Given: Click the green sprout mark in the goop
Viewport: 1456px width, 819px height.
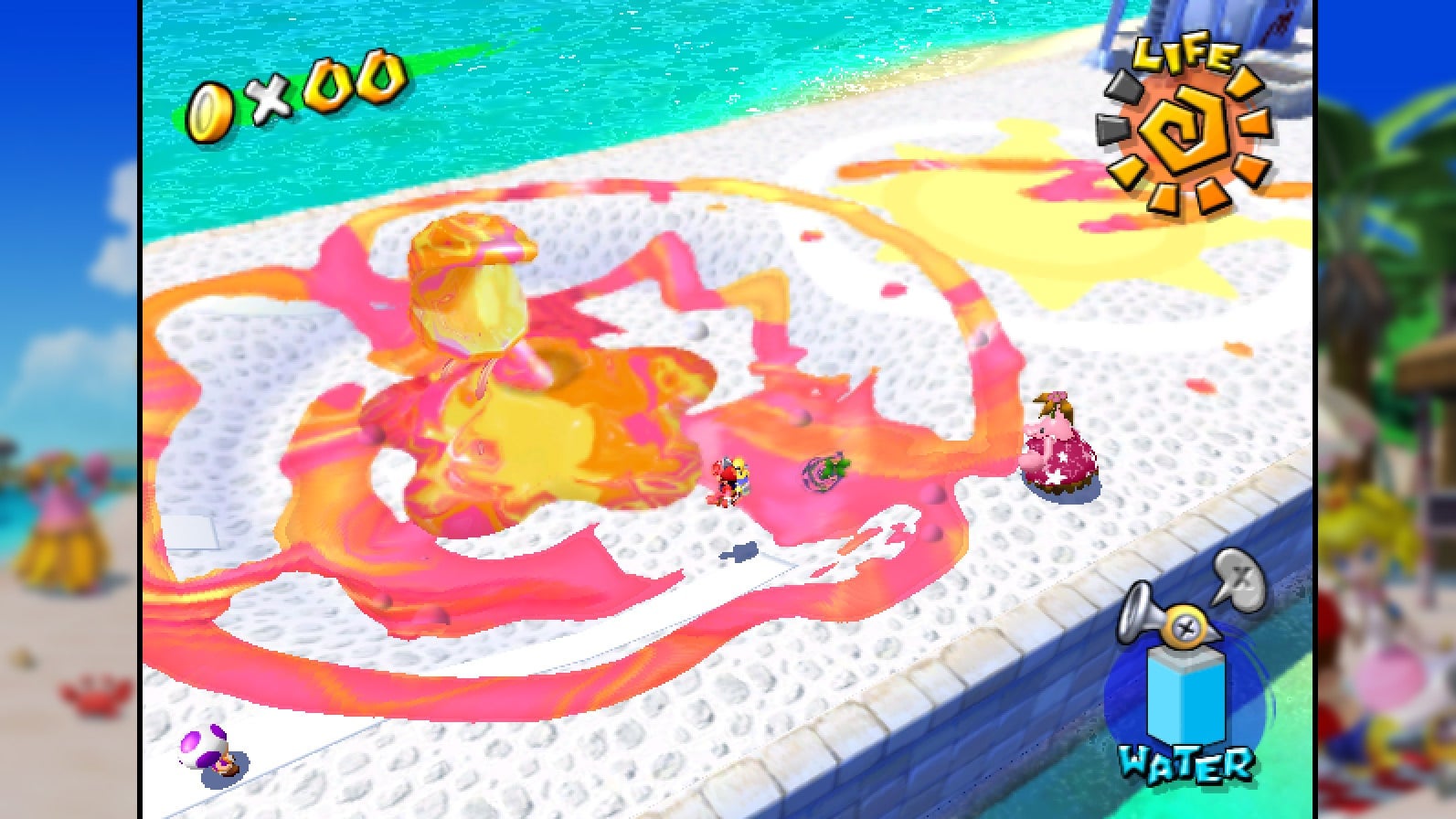Looking at the screenshot, I should pyautogui.click(x=824, y=468).
